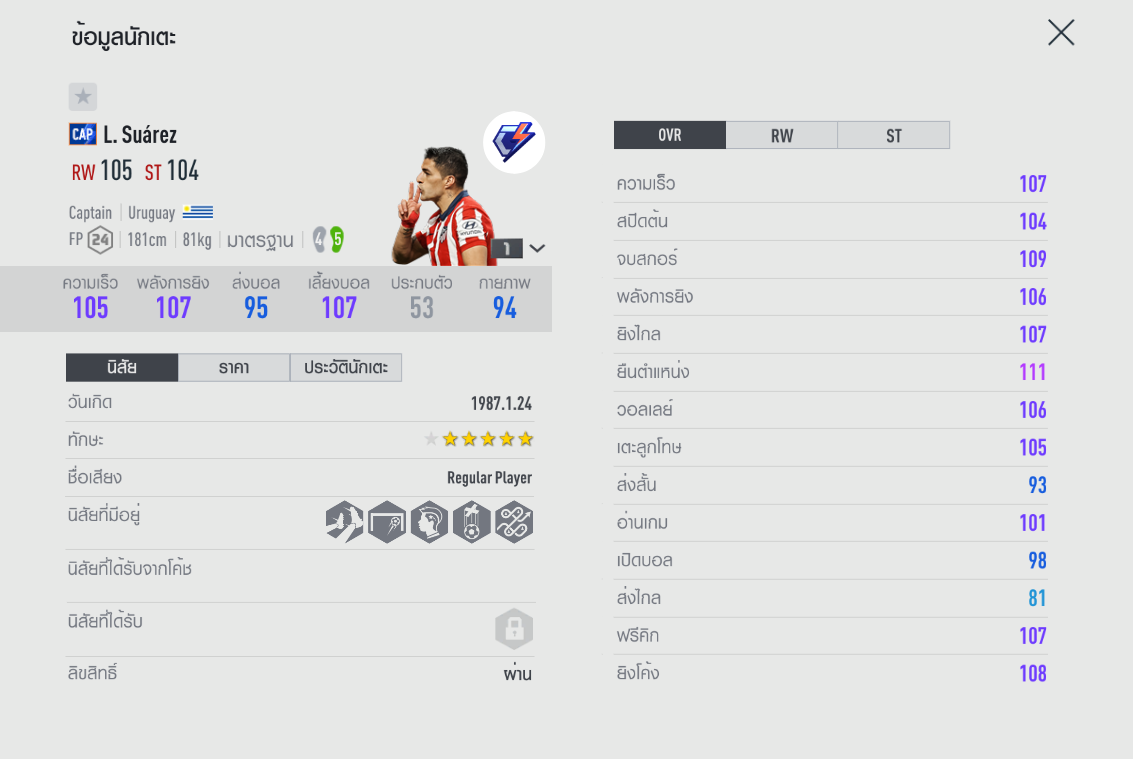Choose the player head profile trait icon

point(429,522)
